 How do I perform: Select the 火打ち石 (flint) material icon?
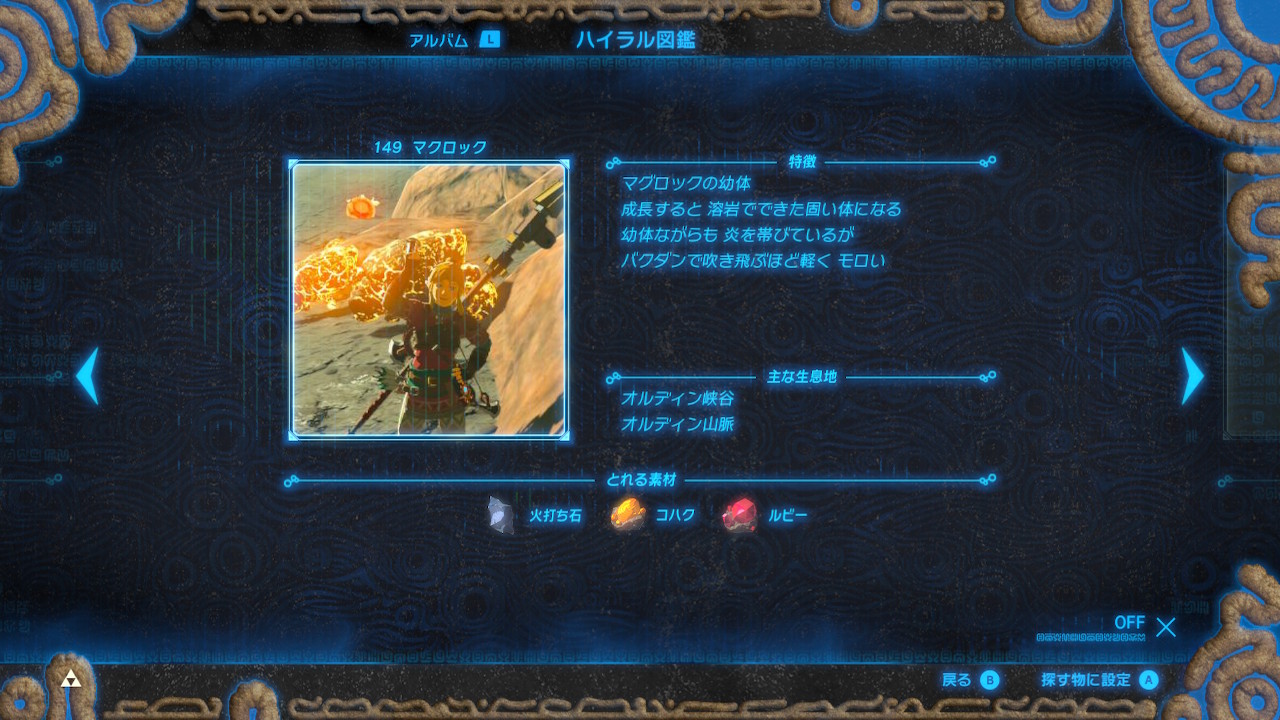499,514
